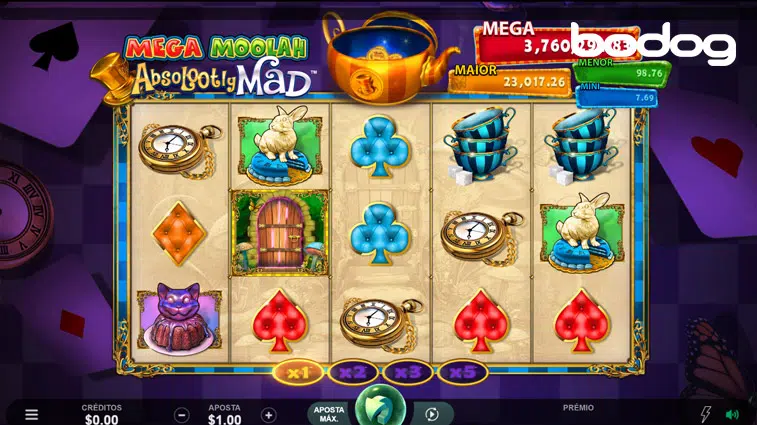
Task: Click the Bodog logo
Action: 653,43
